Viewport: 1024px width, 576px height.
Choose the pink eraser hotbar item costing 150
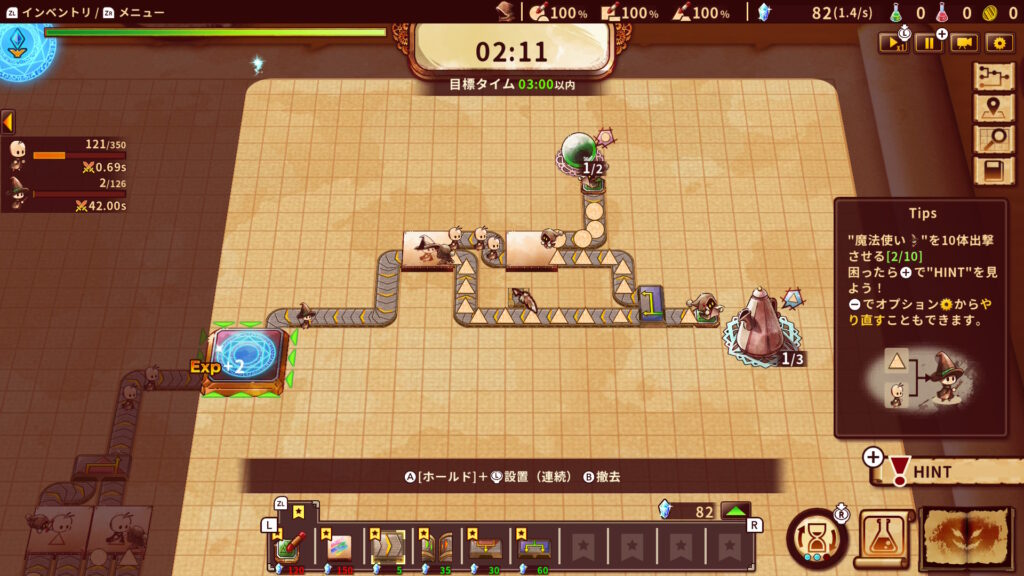[x=339, y=547]
